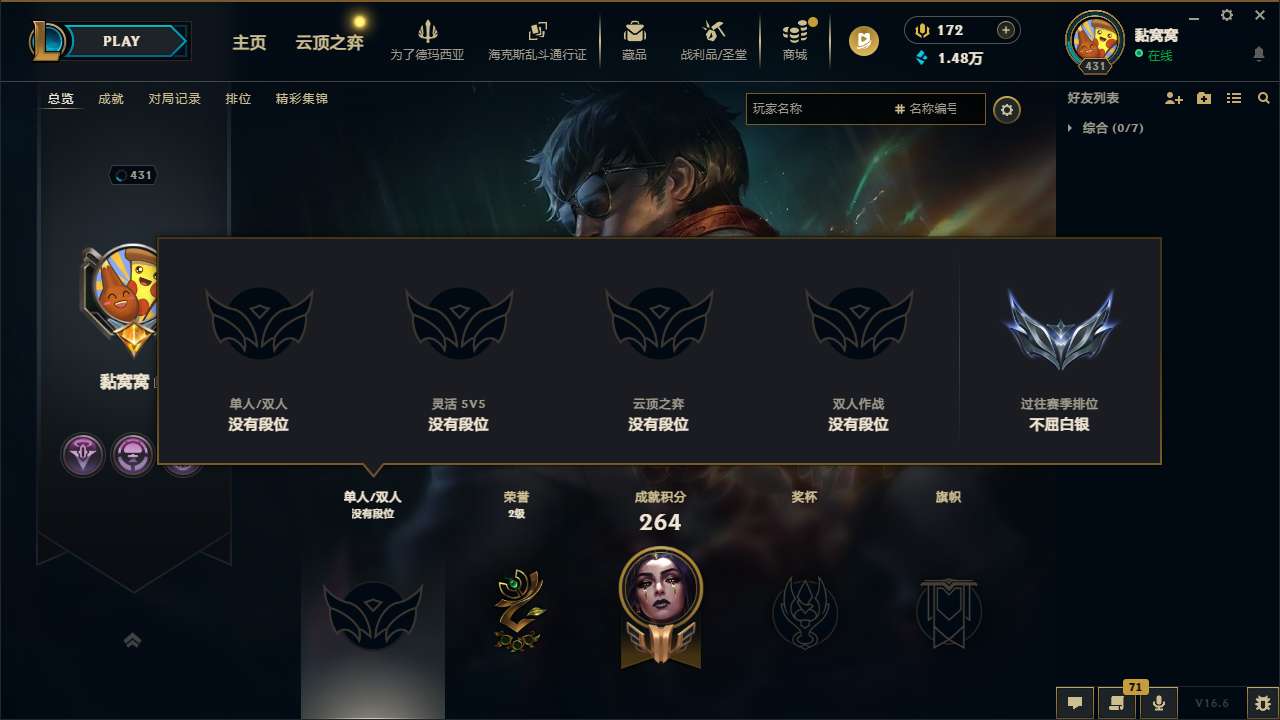
Task: Open the 藏品 (Collection) section
Action: click(x=634, y=40)
